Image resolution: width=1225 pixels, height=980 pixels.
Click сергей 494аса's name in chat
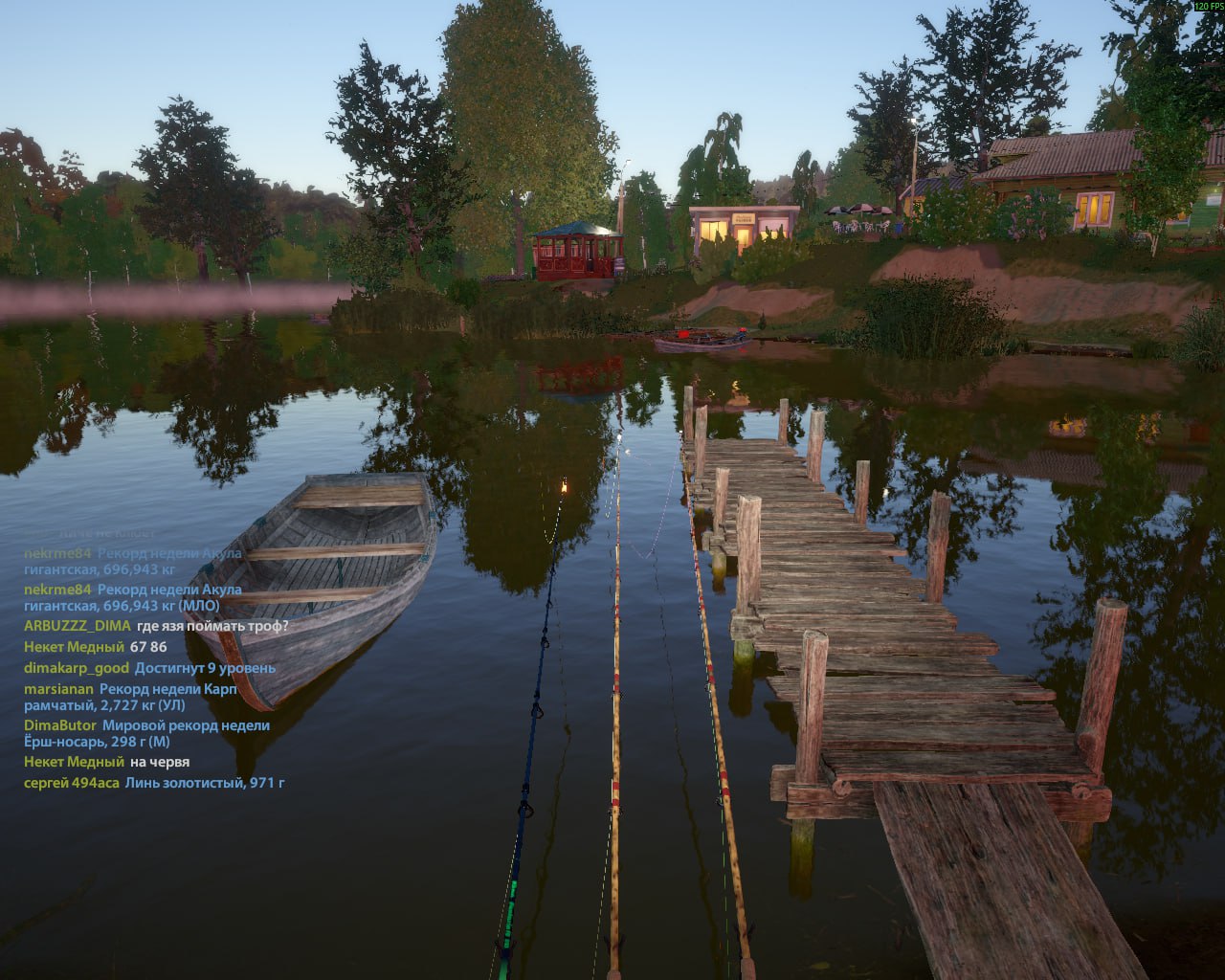[x=72, y=783]
